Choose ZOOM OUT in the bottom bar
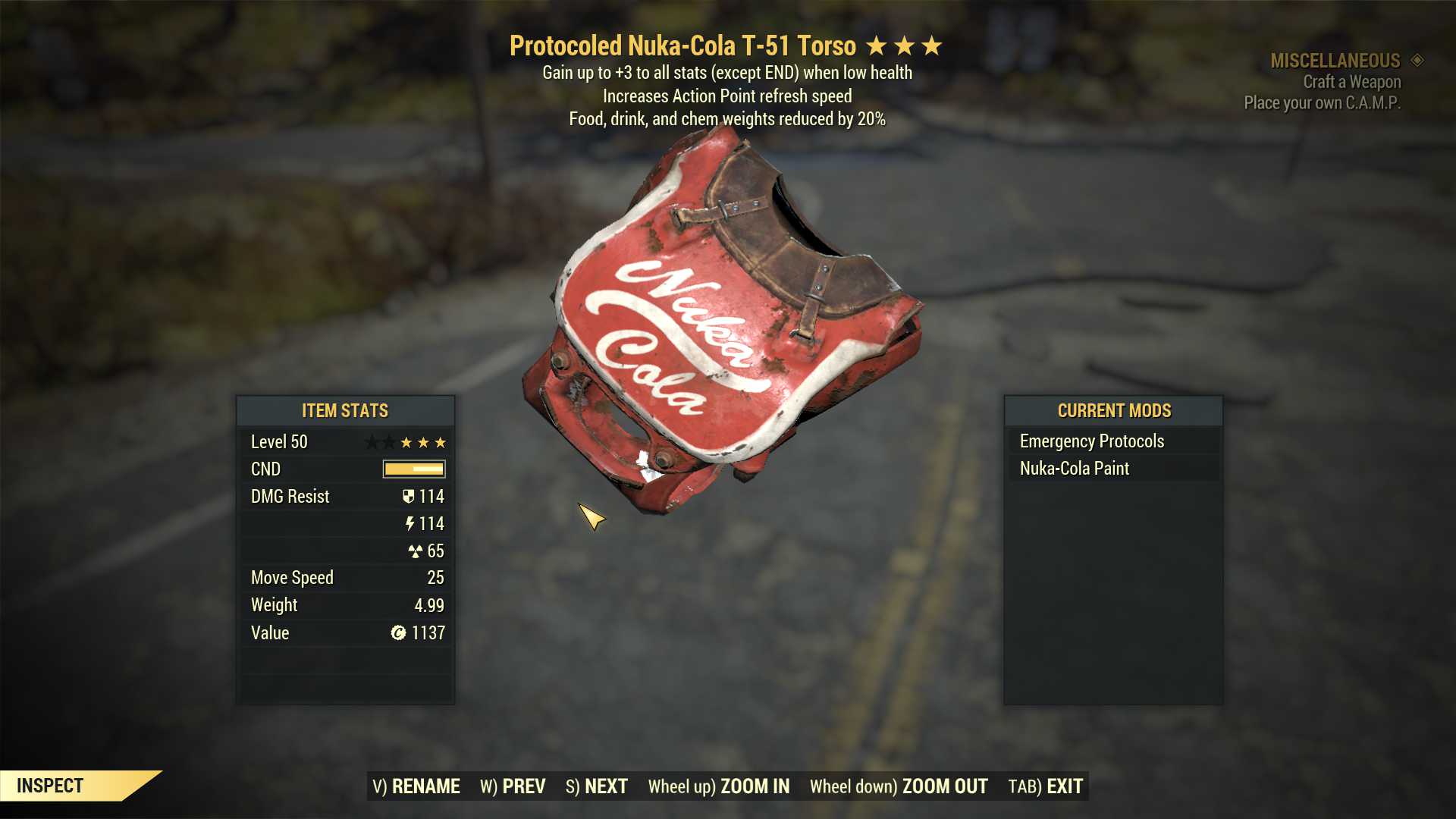This screenshot has height=819, width=1456. [899, 786]
